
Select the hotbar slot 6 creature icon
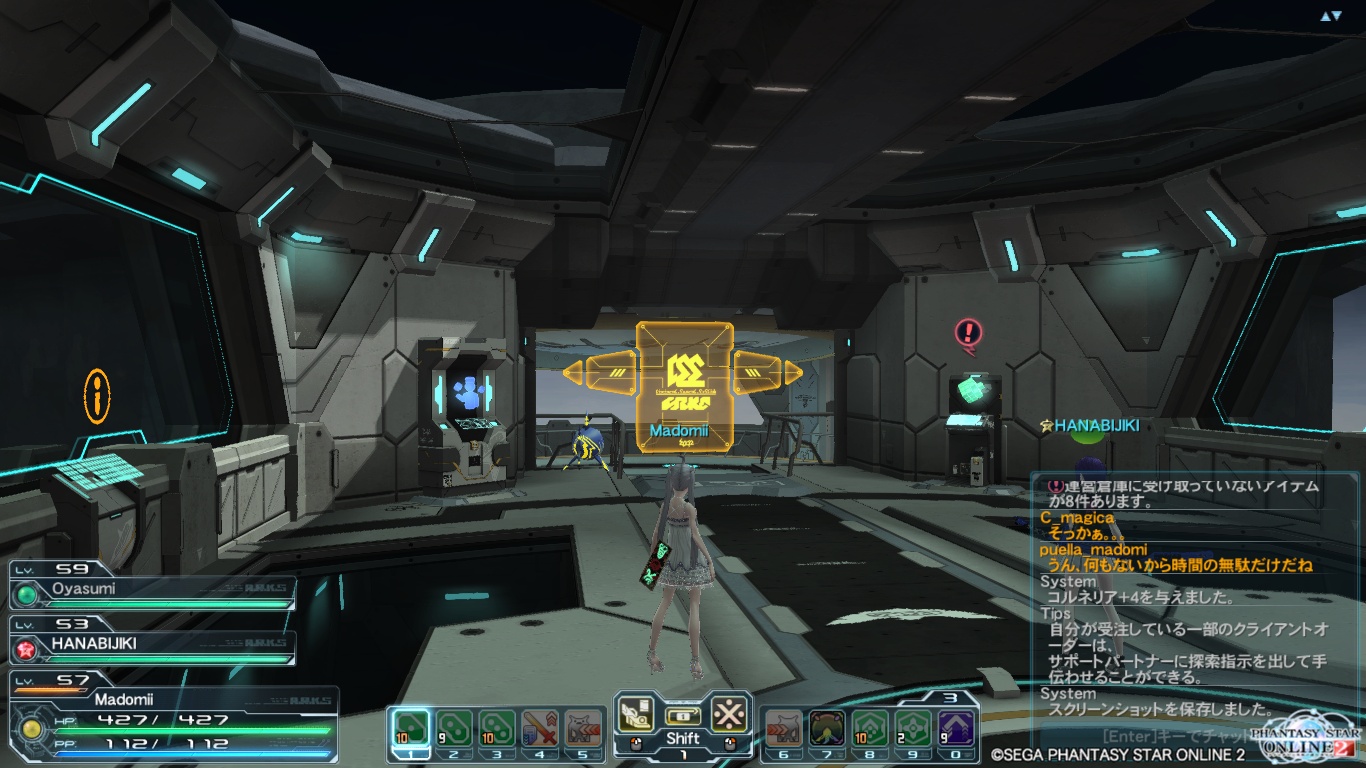tap(784, 727)
